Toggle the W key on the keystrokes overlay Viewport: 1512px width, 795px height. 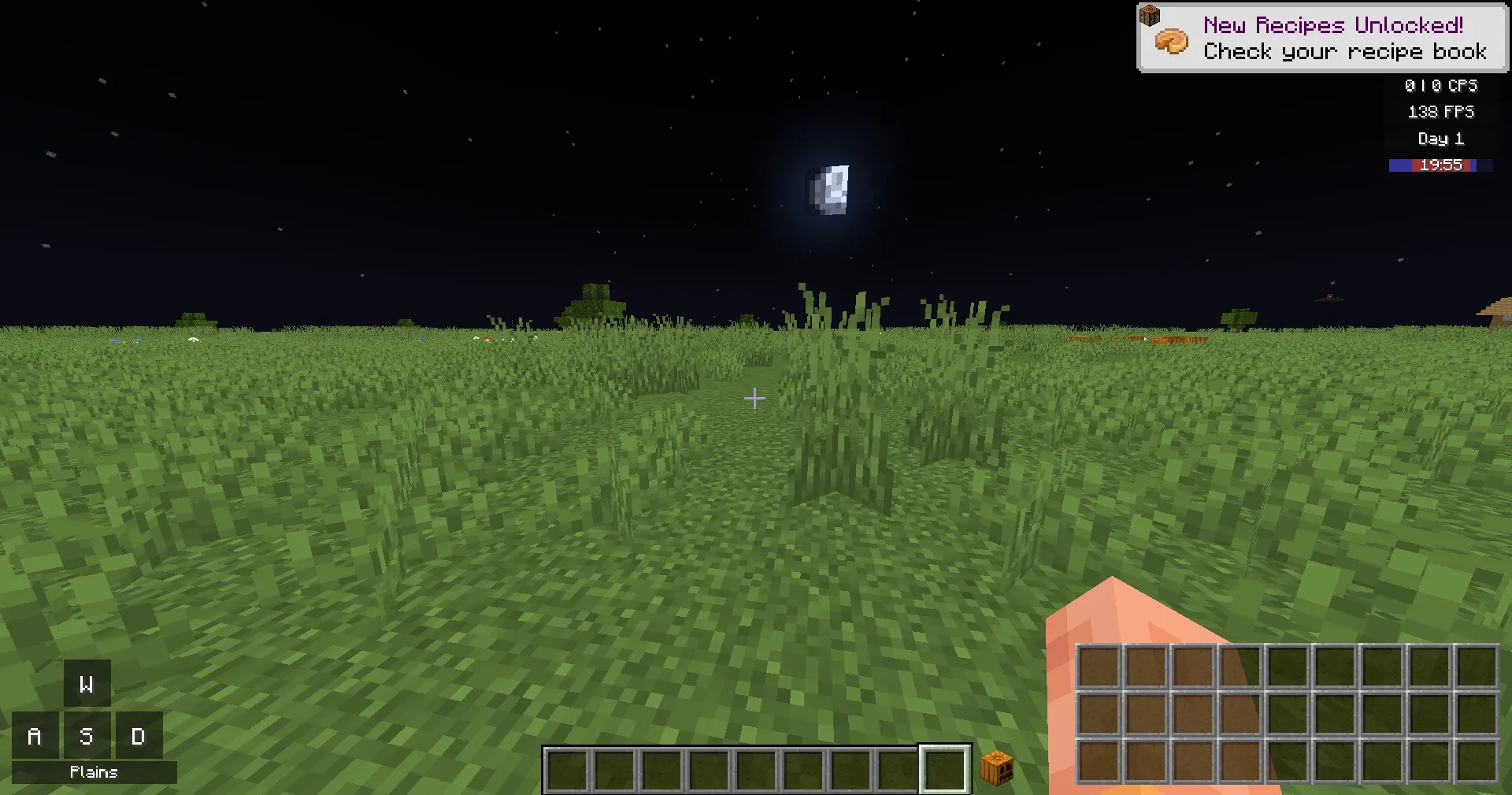(86, 684)
